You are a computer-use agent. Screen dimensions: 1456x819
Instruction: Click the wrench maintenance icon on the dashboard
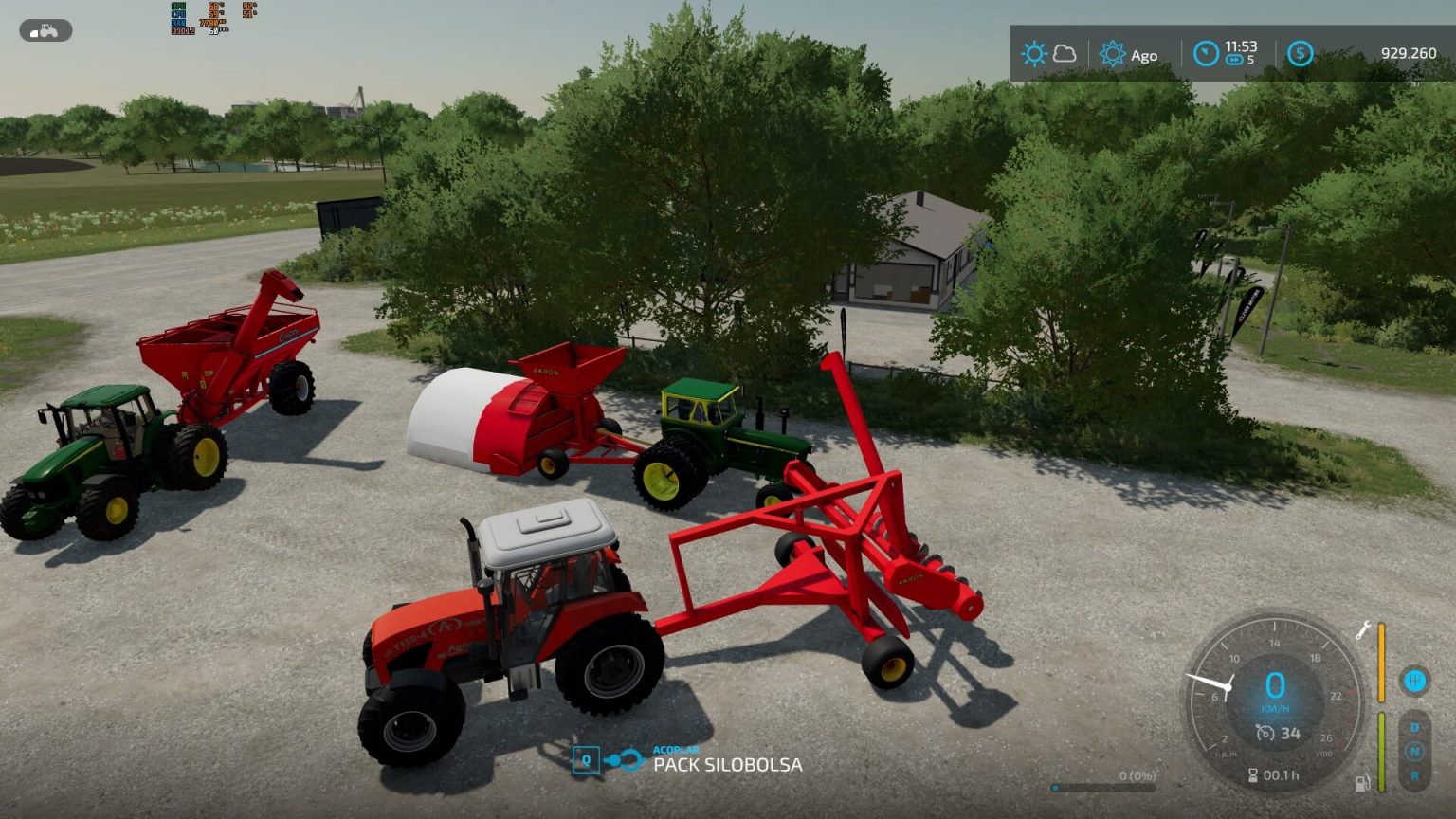(x=1363, y=630)
